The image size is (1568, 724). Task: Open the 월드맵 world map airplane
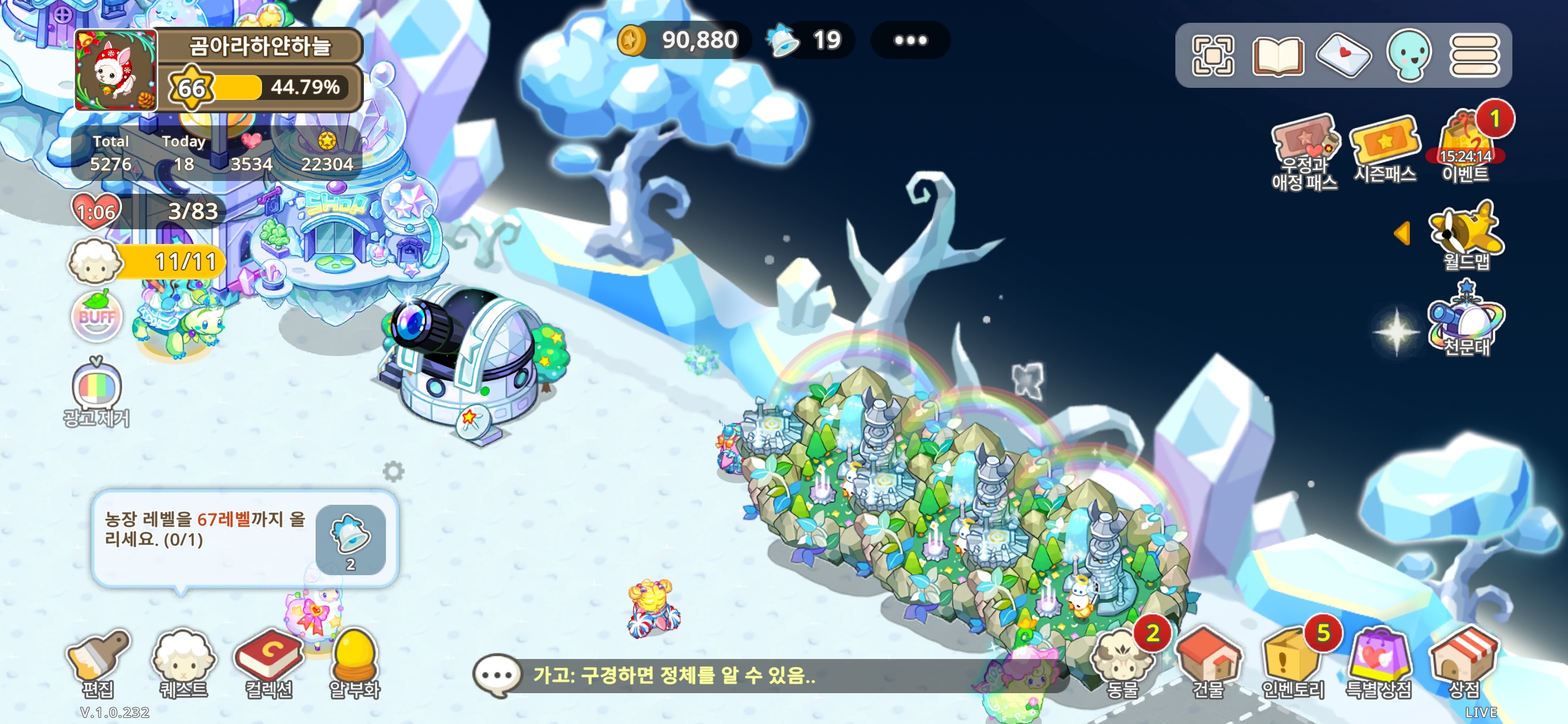coord(1466,235)
